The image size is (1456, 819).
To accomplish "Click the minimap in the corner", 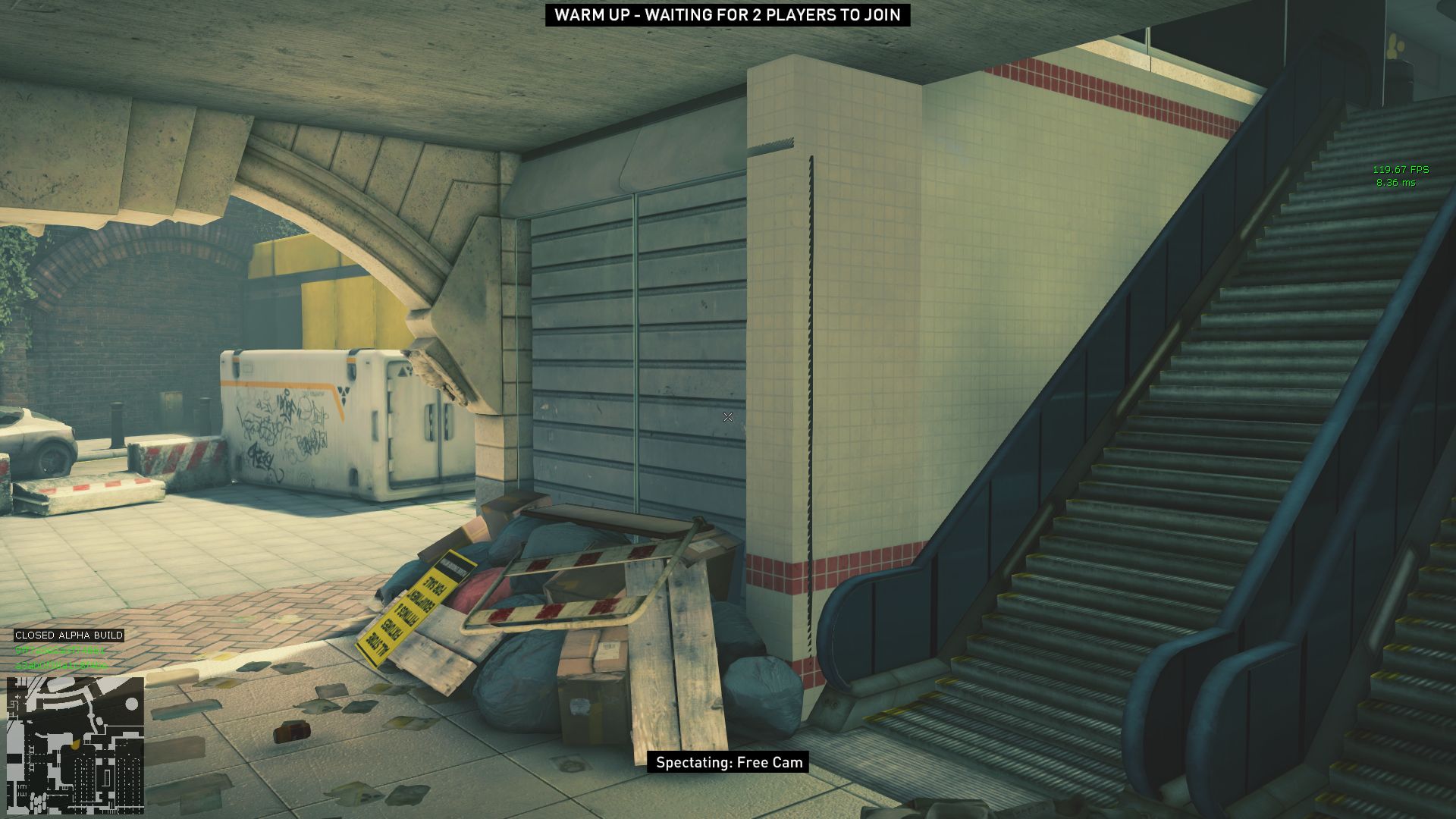I will pyautogui.click(x=75, y=745).
